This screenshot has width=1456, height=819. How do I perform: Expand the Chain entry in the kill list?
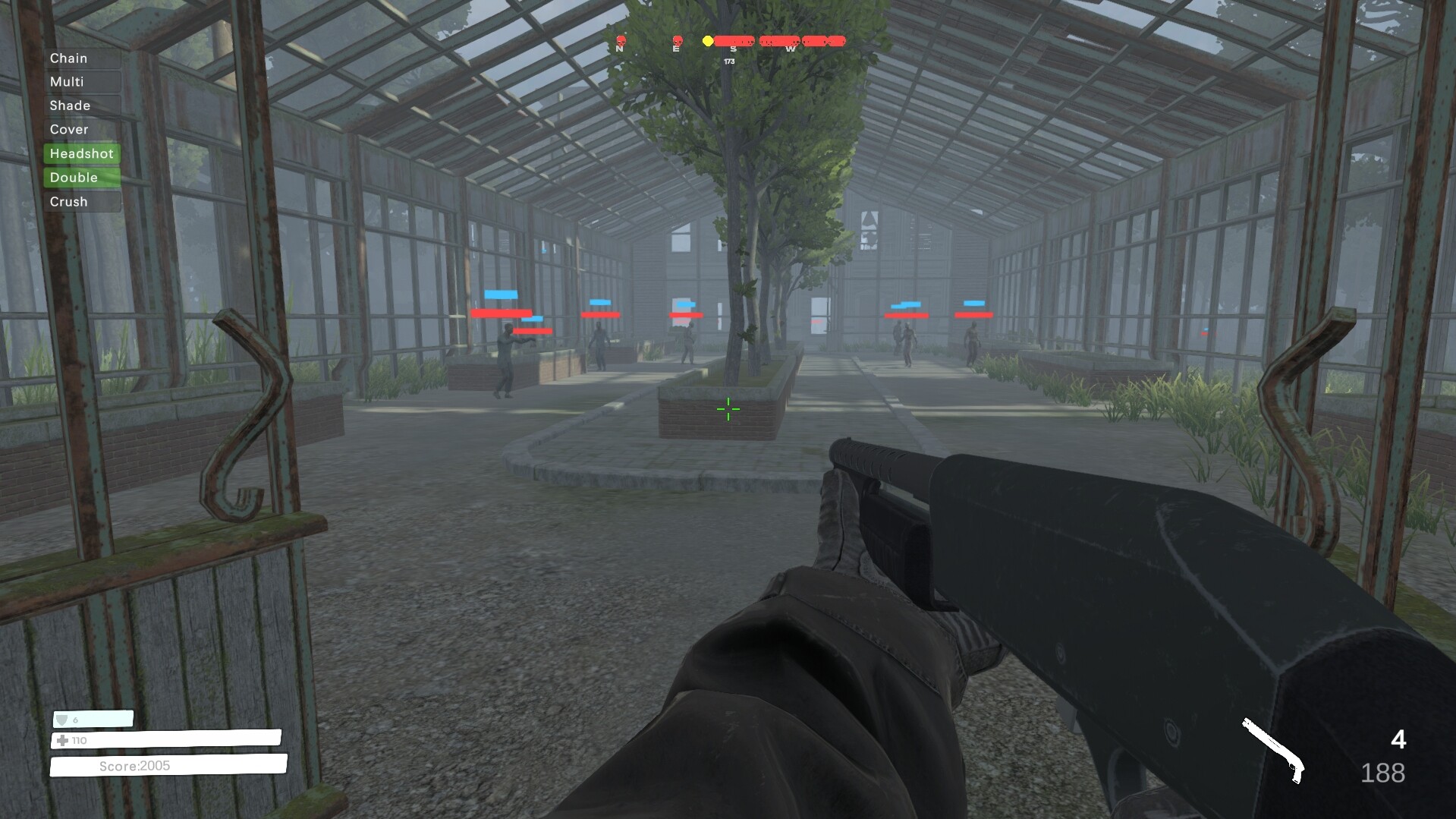tap(68, 57)
